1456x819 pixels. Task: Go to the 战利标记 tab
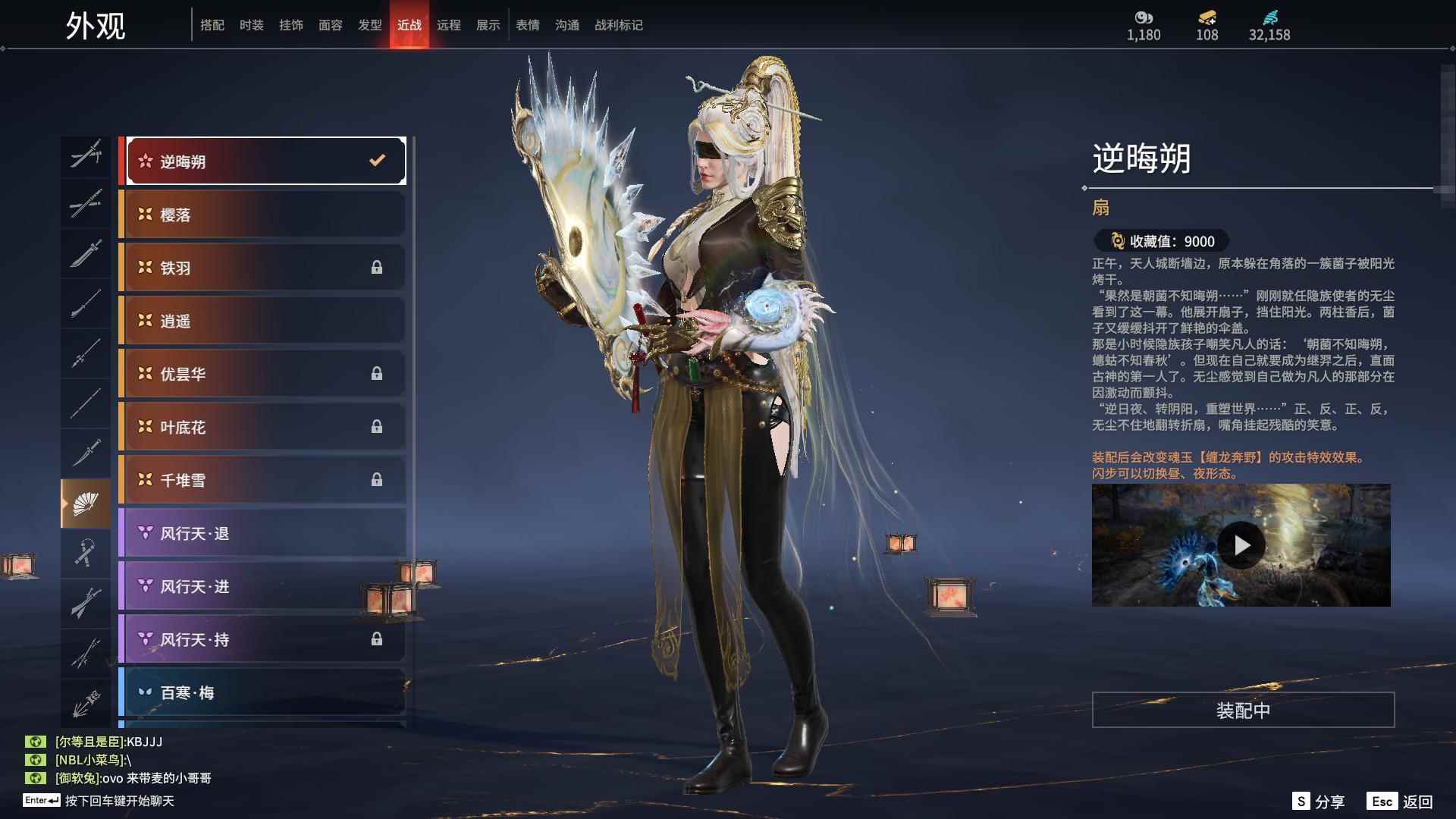pos(618,25)
